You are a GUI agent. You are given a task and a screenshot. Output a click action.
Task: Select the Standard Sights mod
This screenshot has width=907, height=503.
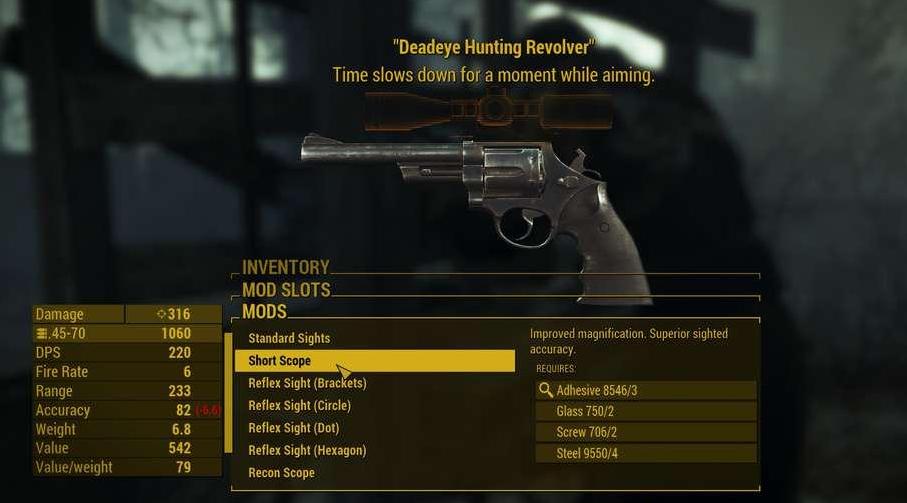click(x=289, y=338)
